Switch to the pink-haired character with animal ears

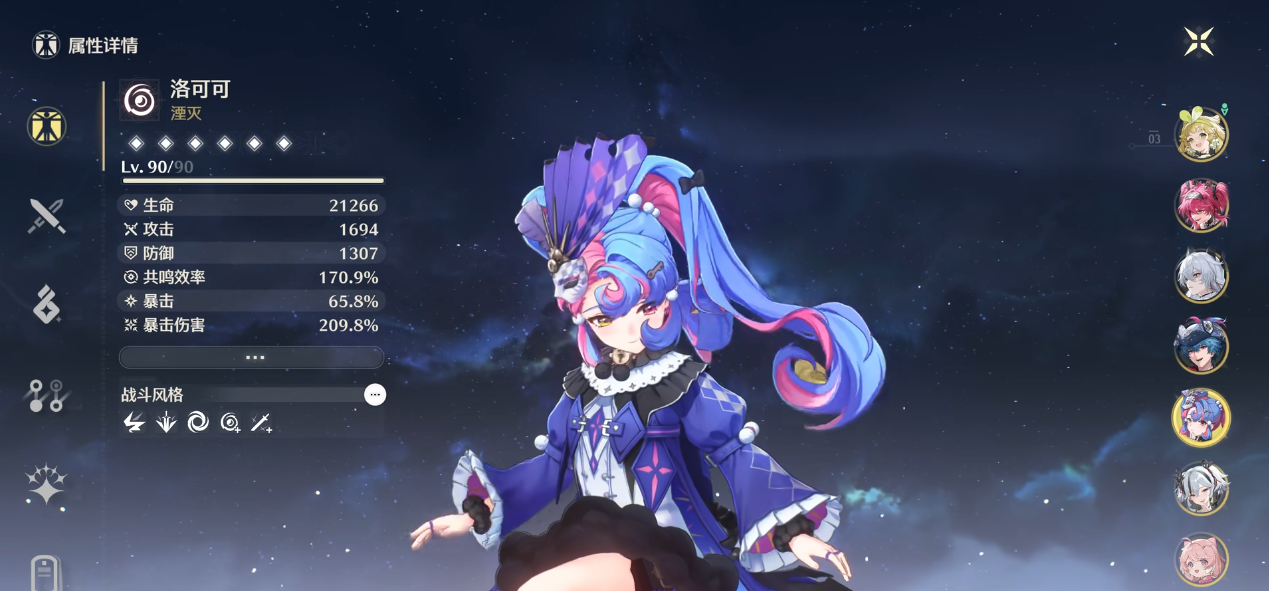coord(1200,558)
